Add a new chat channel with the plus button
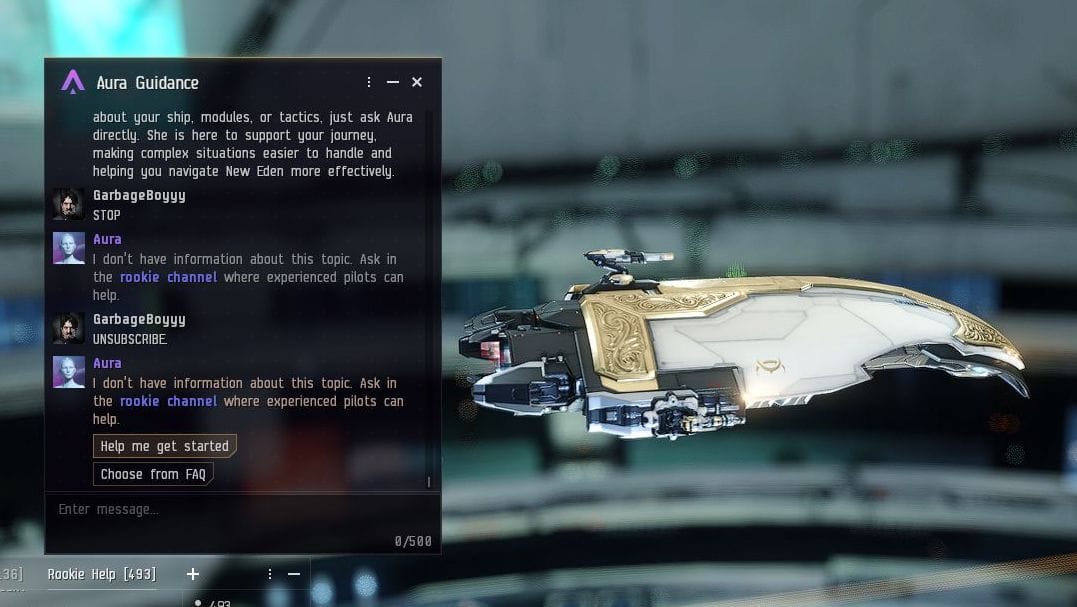1077x607 pixels. click(x=193, y=574)
